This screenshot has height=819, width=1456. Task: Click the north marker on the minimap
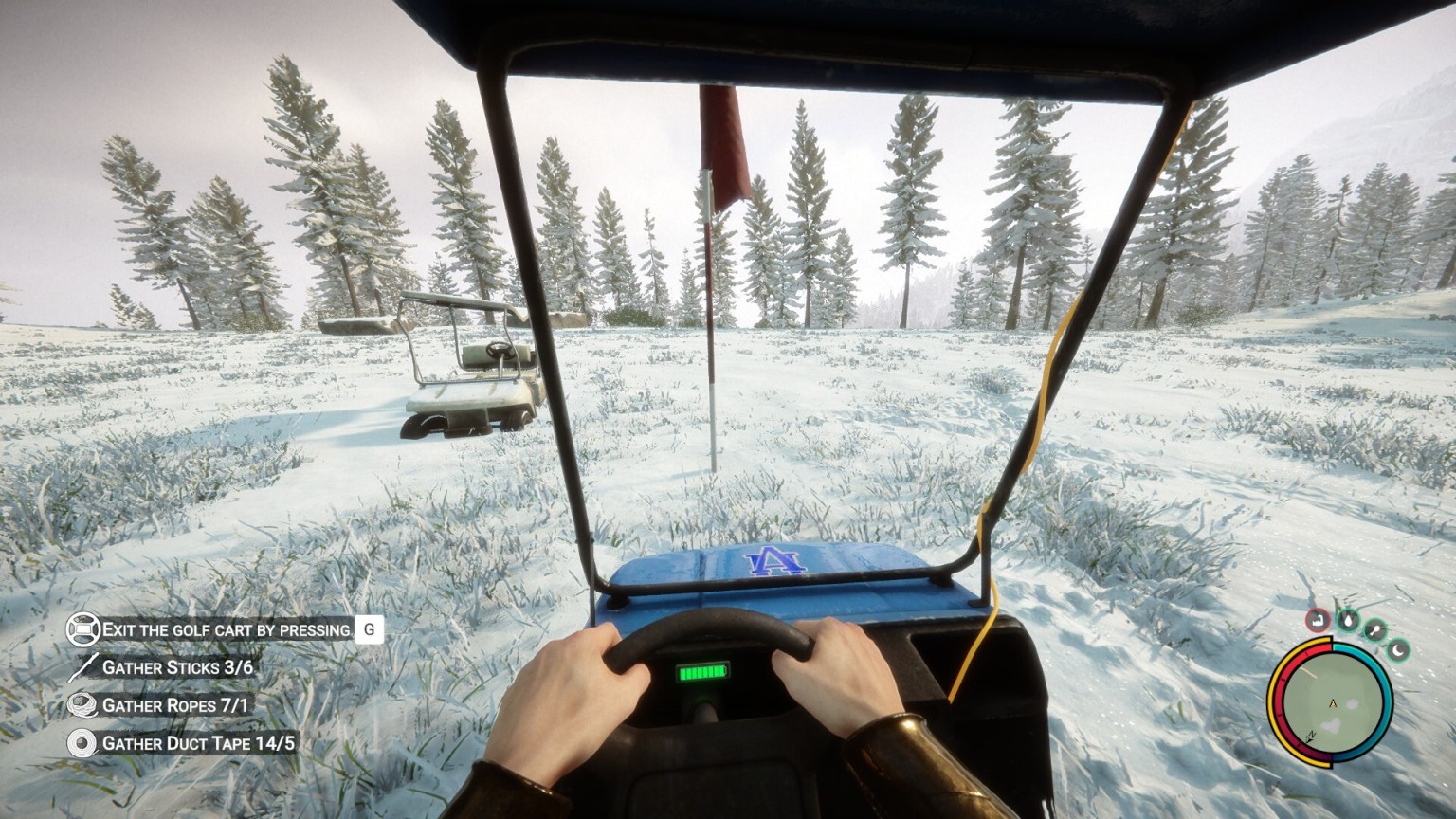[x=1310, y=737]
